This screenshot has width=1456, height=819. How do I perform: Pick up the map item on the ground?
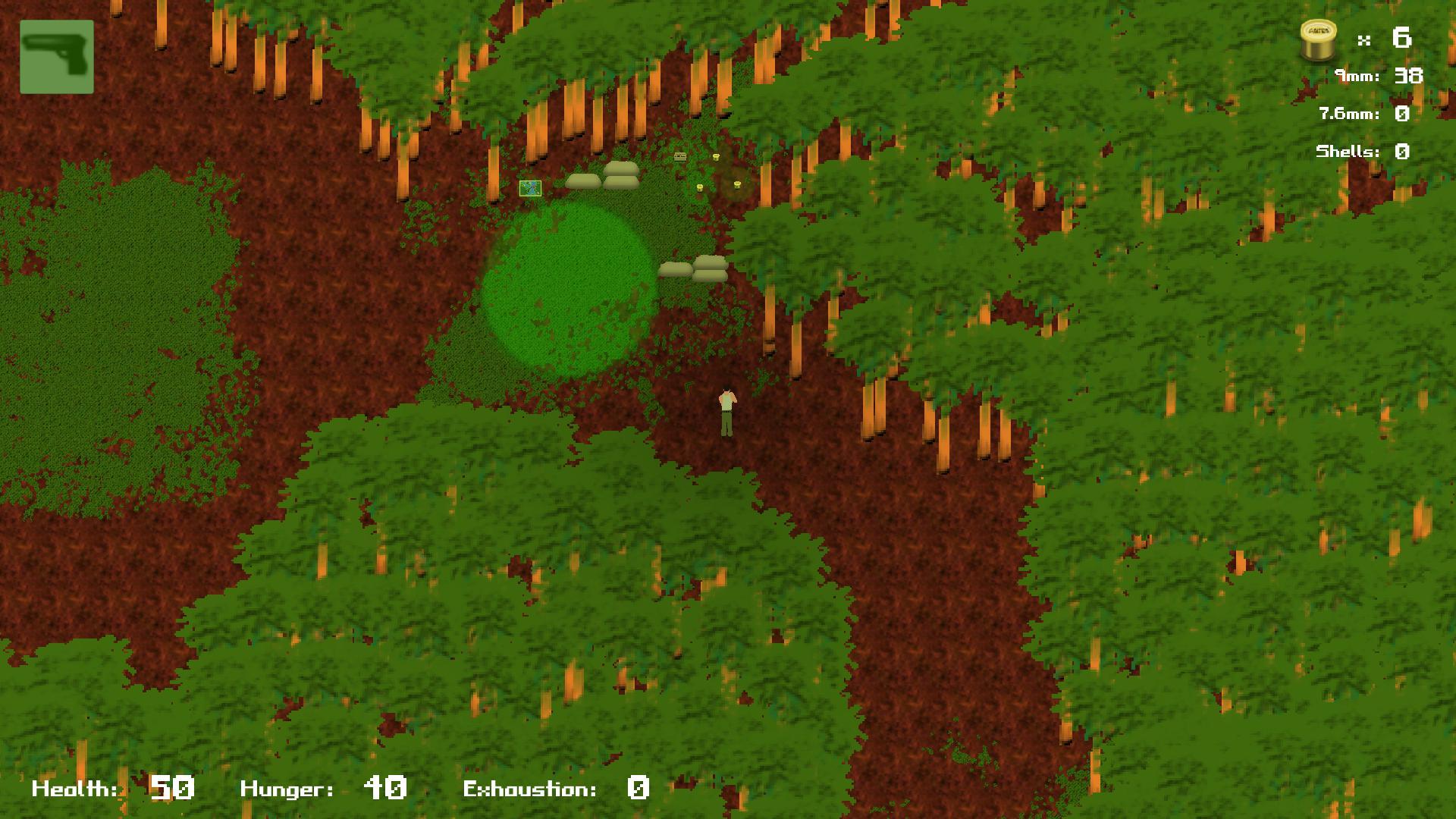[x=530, y=189]
